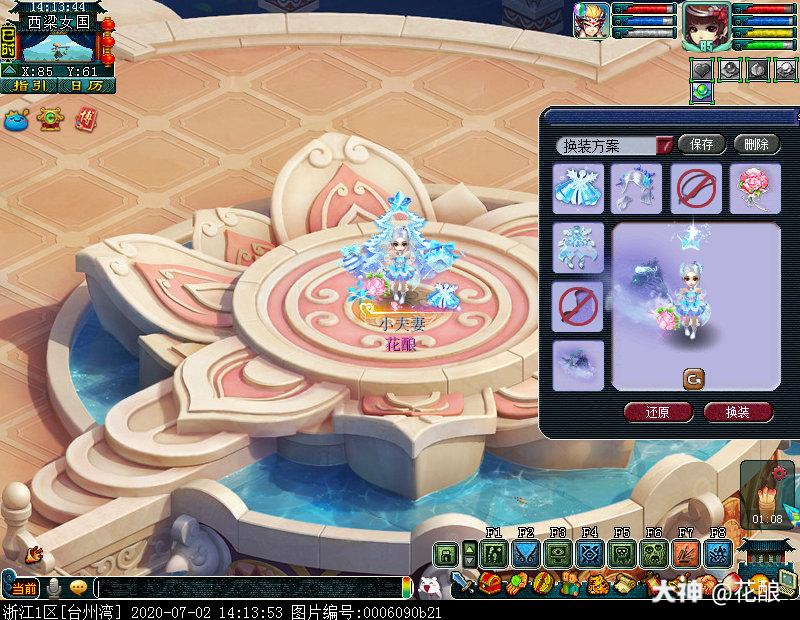Choose the silver-blue hair accessory slot
Viewport: 800px width, 620px height.
(637, 188)
